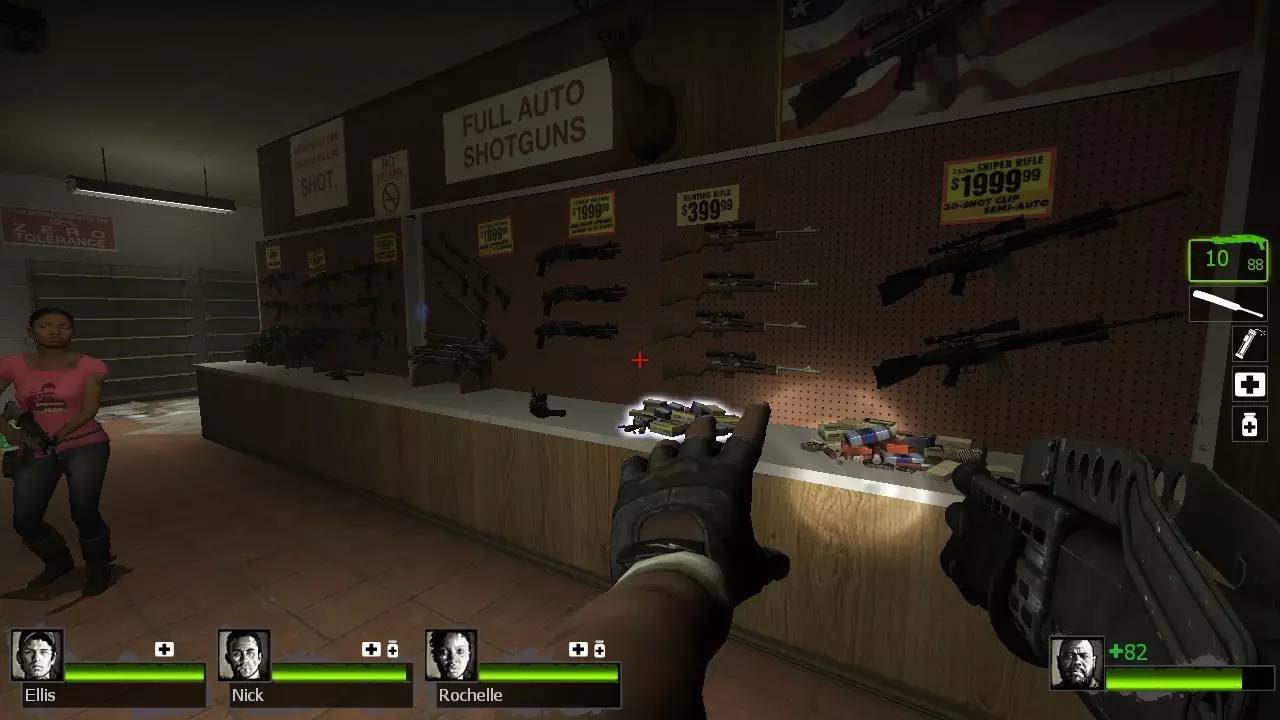Click your own survivor portrait

tap(1076, 663)
